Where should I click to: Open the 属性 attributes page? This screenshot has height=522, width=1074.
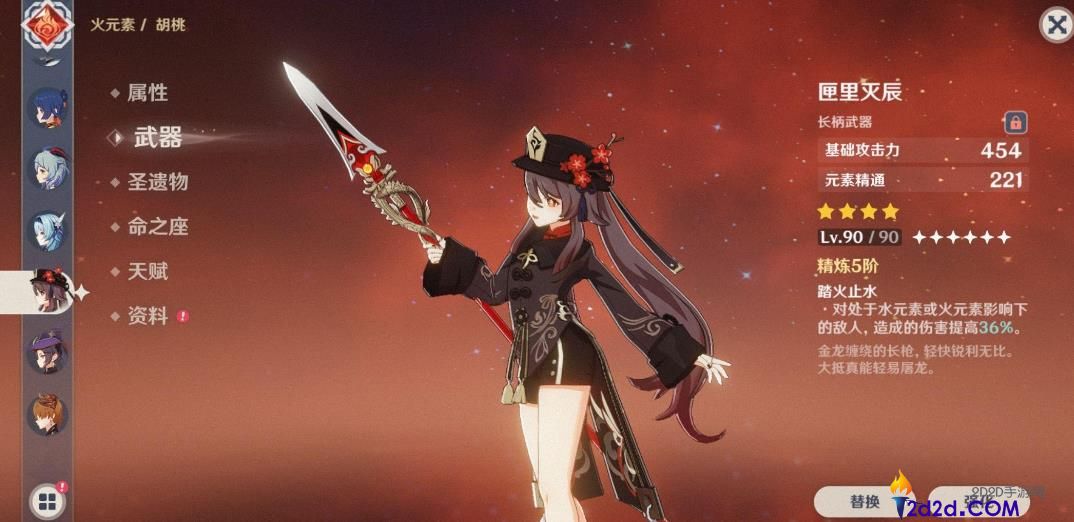(147, 93)
